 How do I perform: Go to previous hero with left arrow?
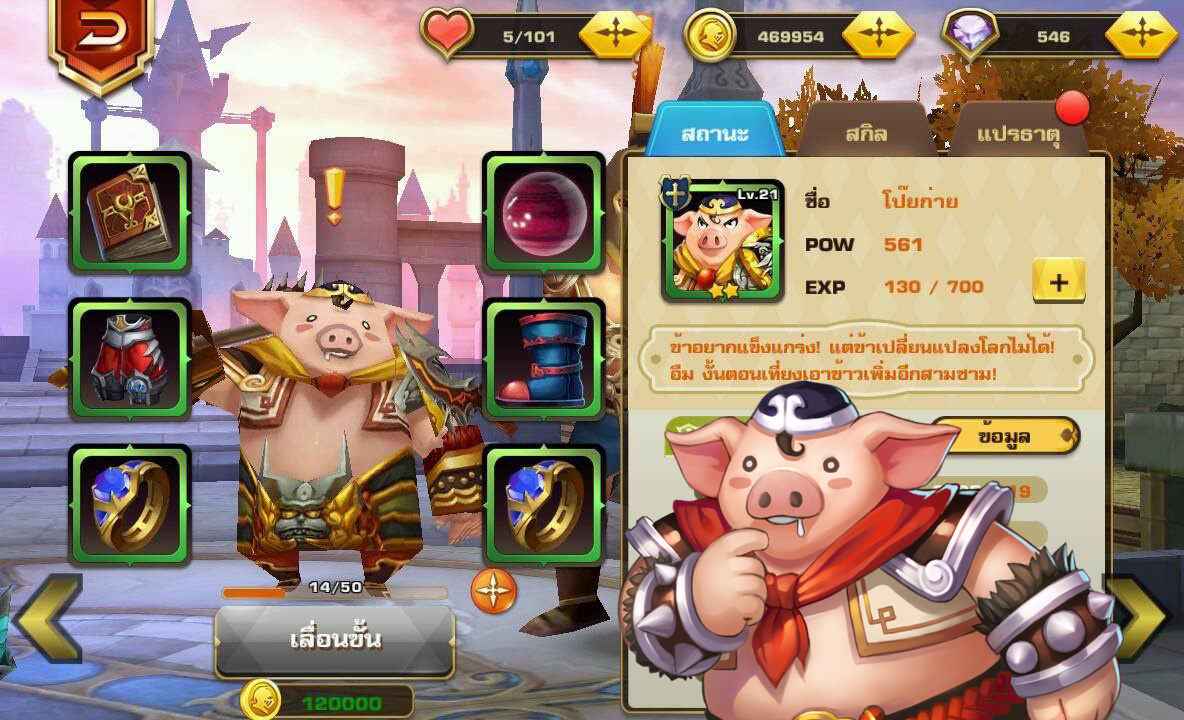coord(47,617)
